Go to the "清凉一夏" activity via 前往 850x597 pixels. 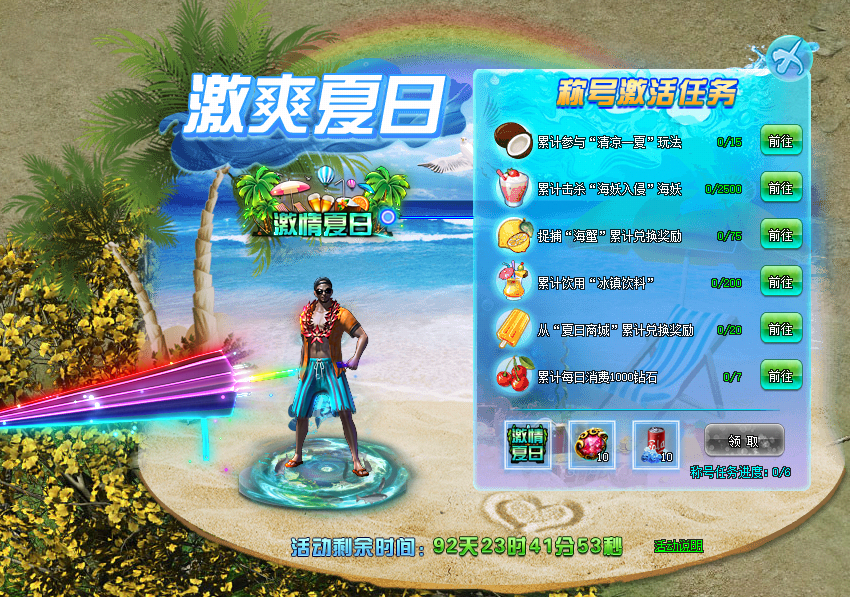tap(780, 142)
